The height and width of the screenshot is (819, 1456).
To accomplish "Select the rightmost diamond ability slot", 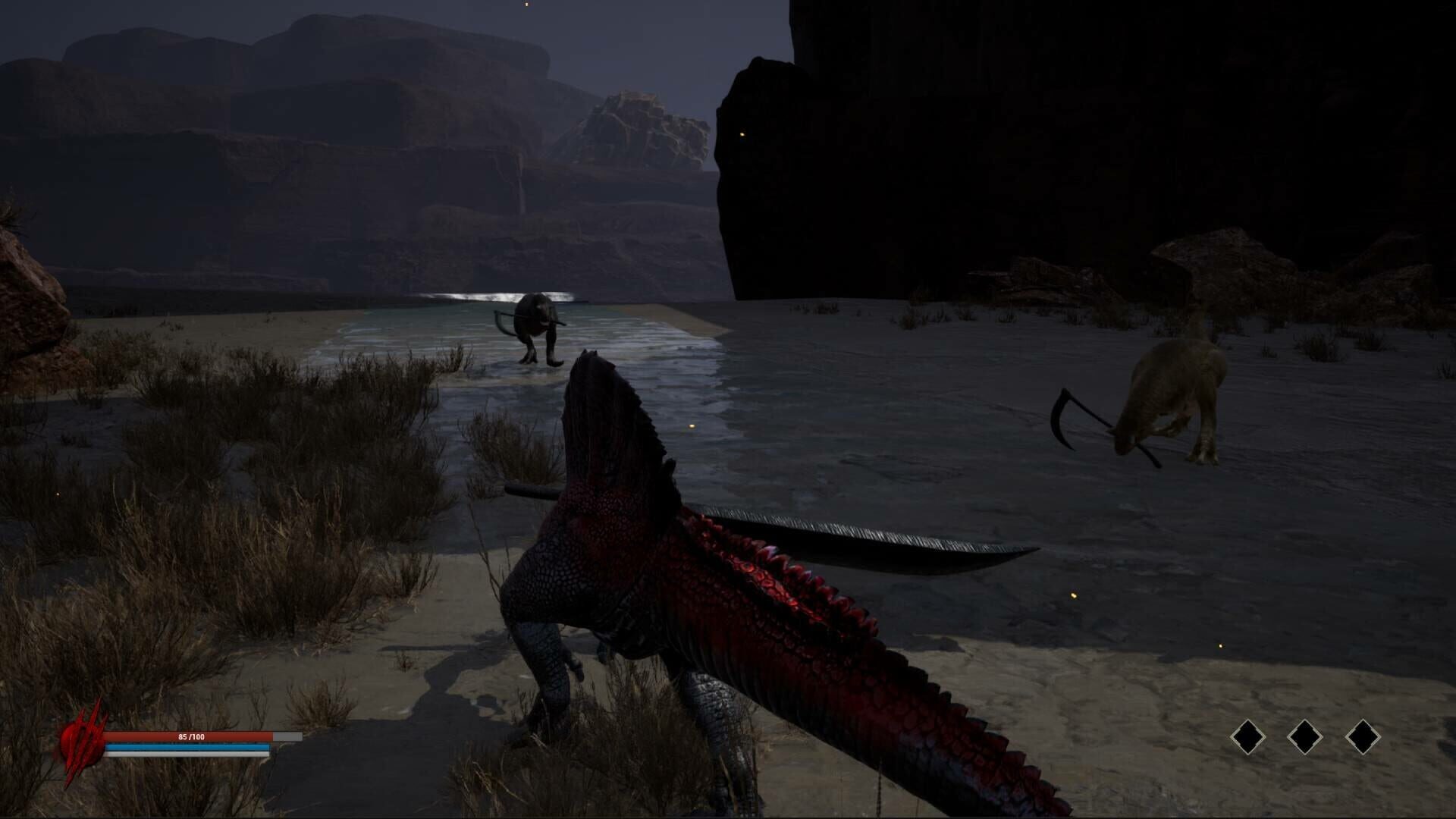I will [x=1363, y=736].
